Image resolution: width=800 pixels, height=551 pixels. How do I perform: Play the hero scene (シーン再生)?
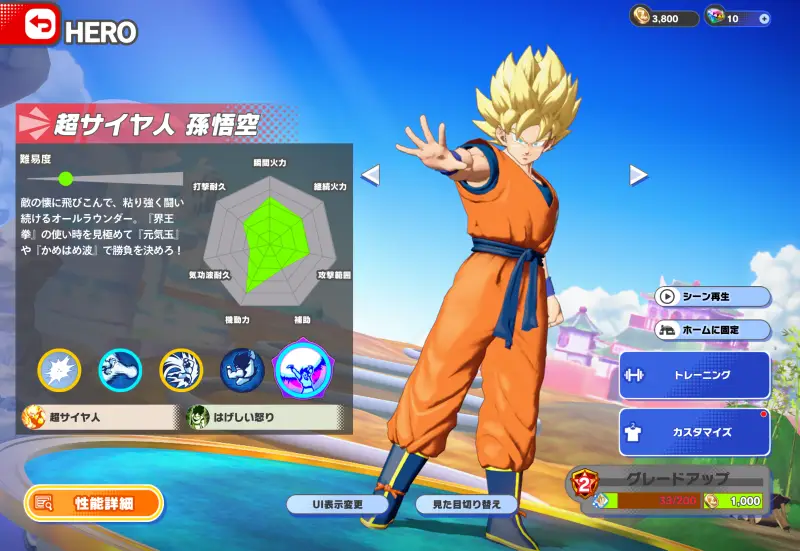pyautogui.click(x=713, y=297)
